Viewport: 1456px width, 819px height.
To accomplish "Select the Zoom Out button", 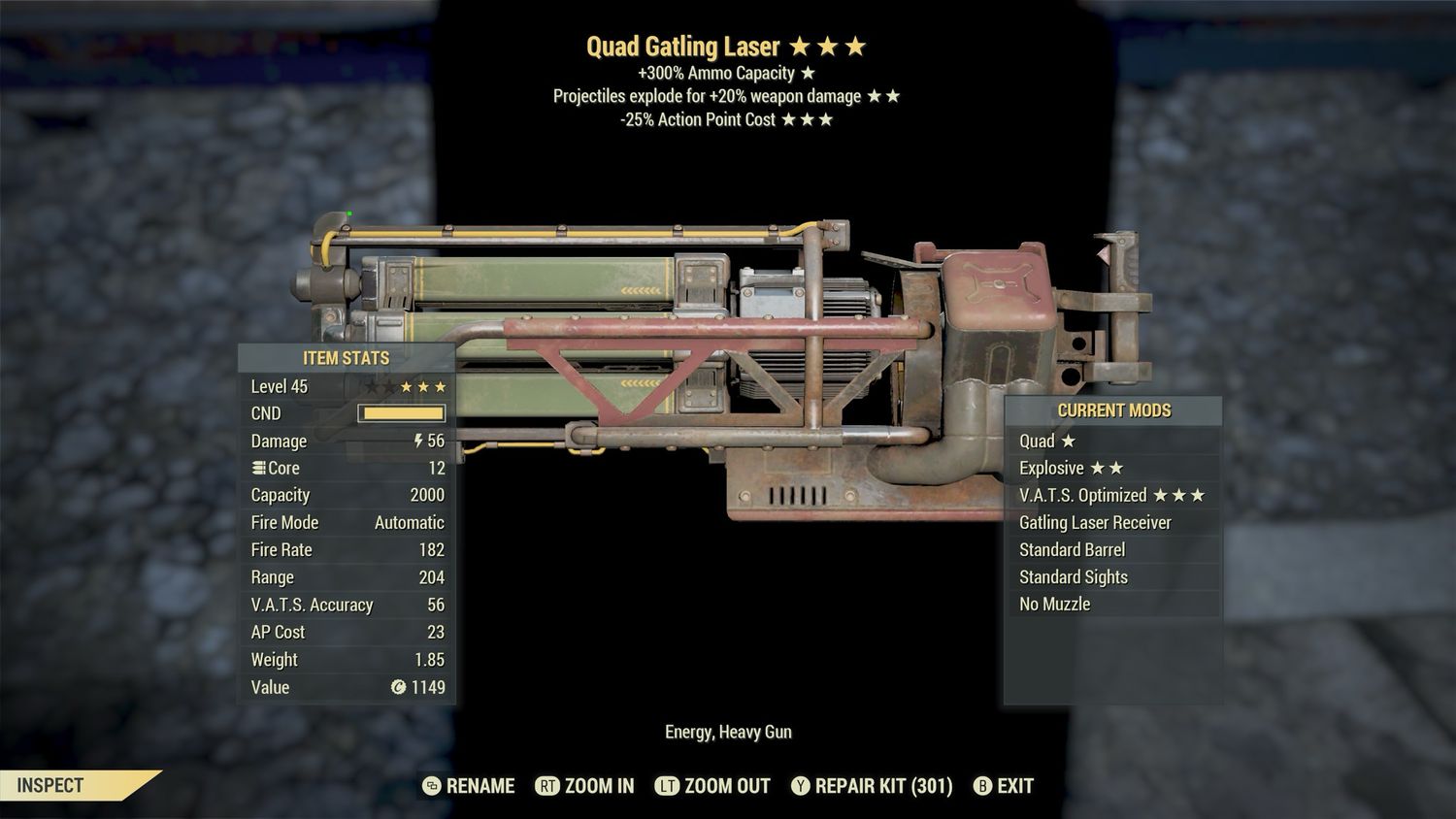I will [x=713, y=786].
